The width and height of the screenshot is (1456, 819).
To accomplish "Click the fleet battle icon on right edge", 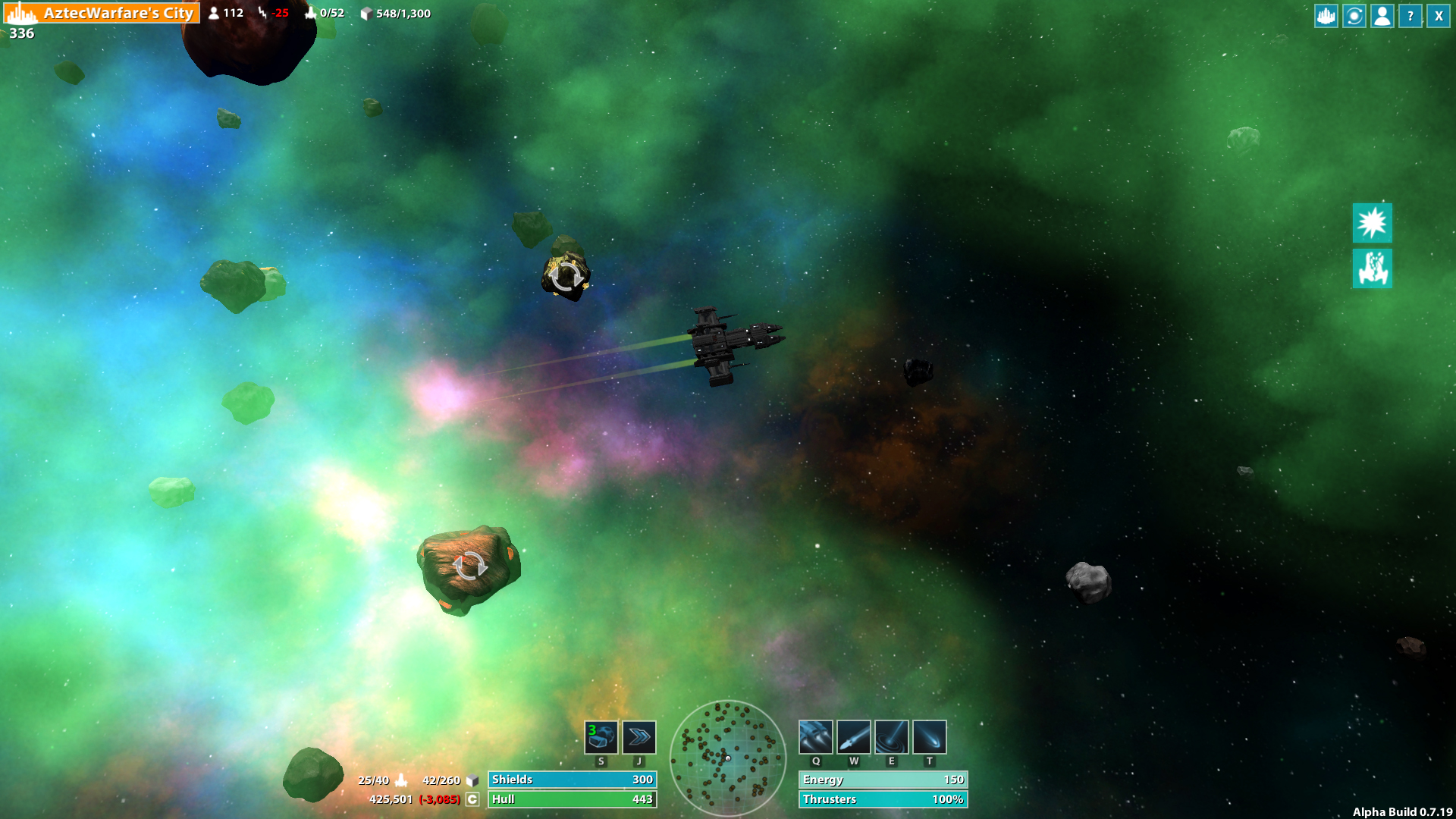I will tap(1372, 269).
